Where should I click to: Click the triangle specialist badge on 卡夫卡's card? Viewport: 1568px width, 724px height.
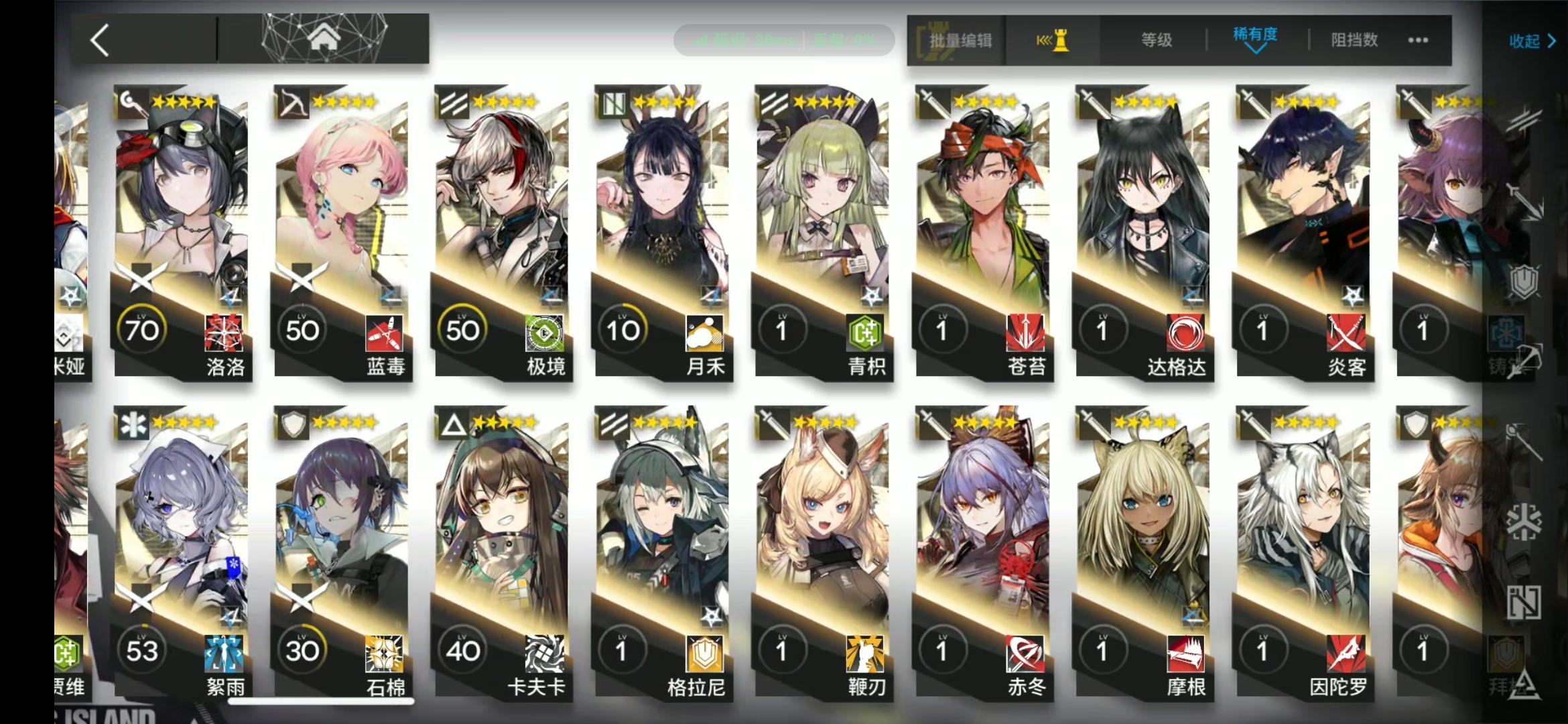pyautogui.click(x=453, y=424)
